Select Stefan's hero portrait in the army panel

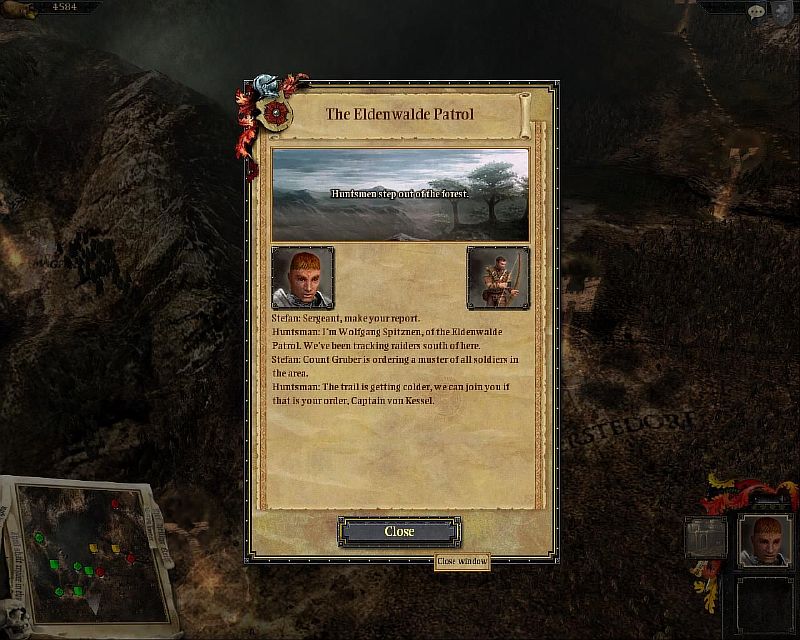click(766, 541)
